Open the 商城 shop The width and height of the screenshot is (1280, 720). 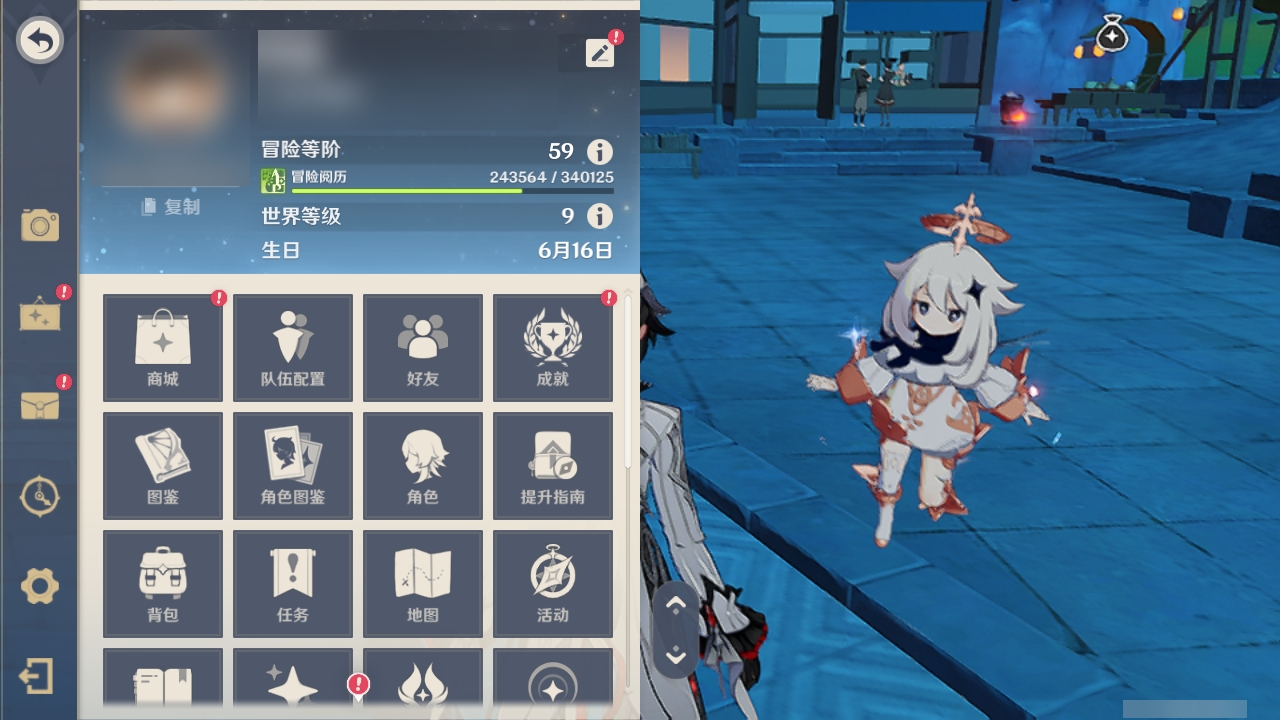pos(162,347)
